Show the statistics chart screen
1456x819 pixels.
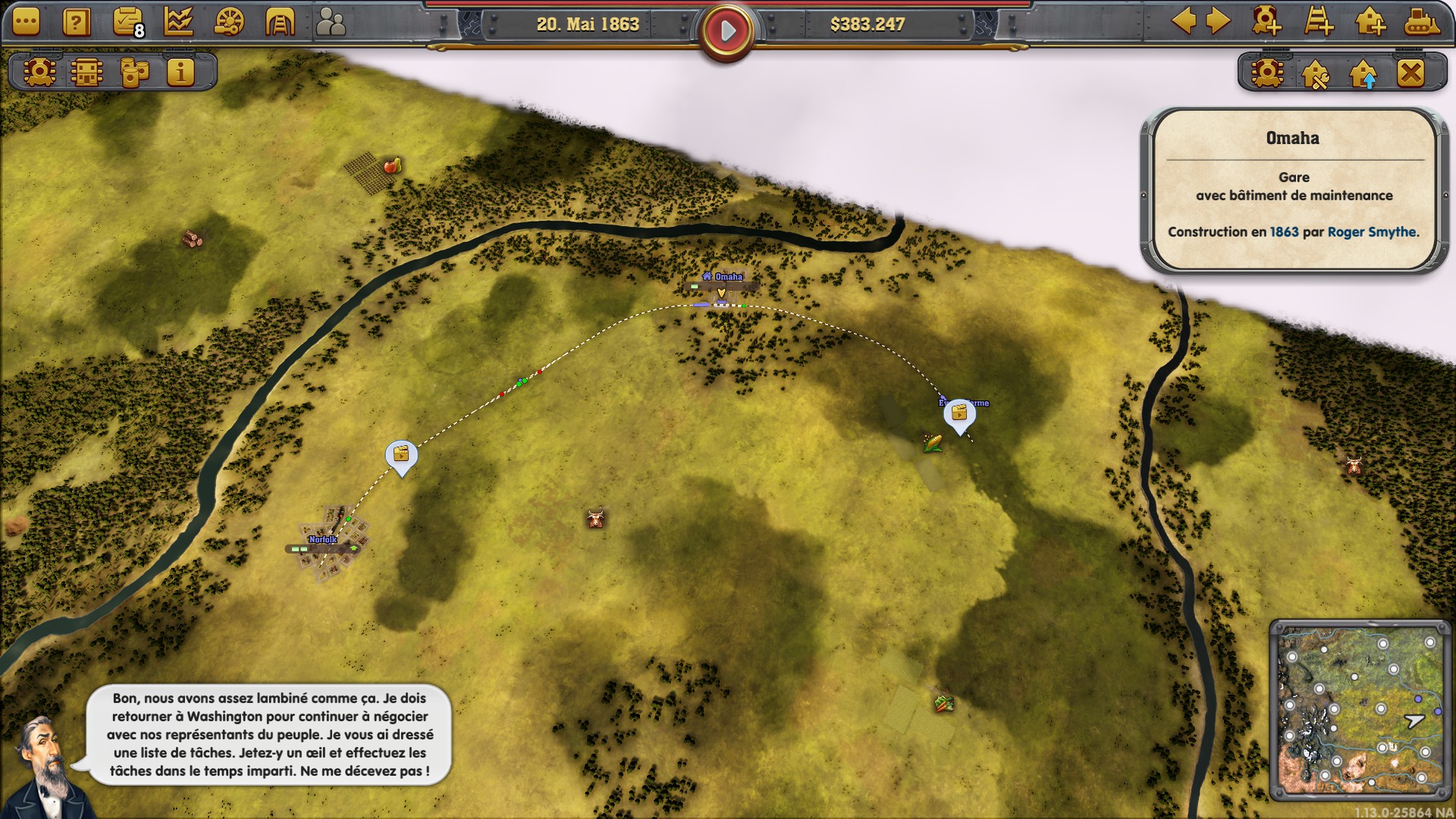pos(178,22)
